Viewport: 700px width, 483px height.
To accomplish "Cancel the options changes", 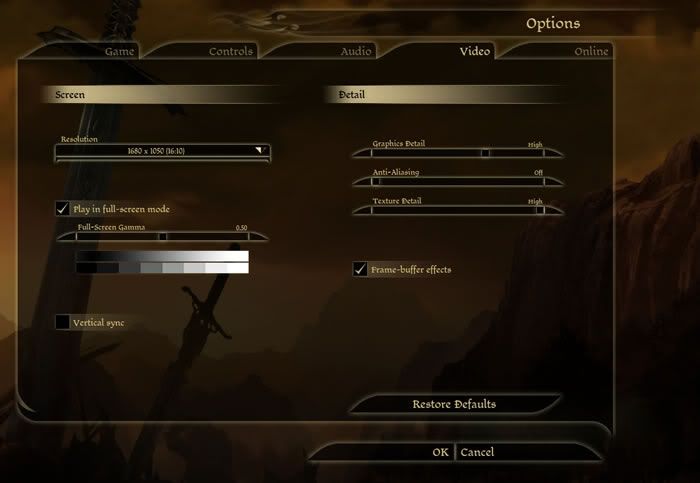I will point(477,452).
